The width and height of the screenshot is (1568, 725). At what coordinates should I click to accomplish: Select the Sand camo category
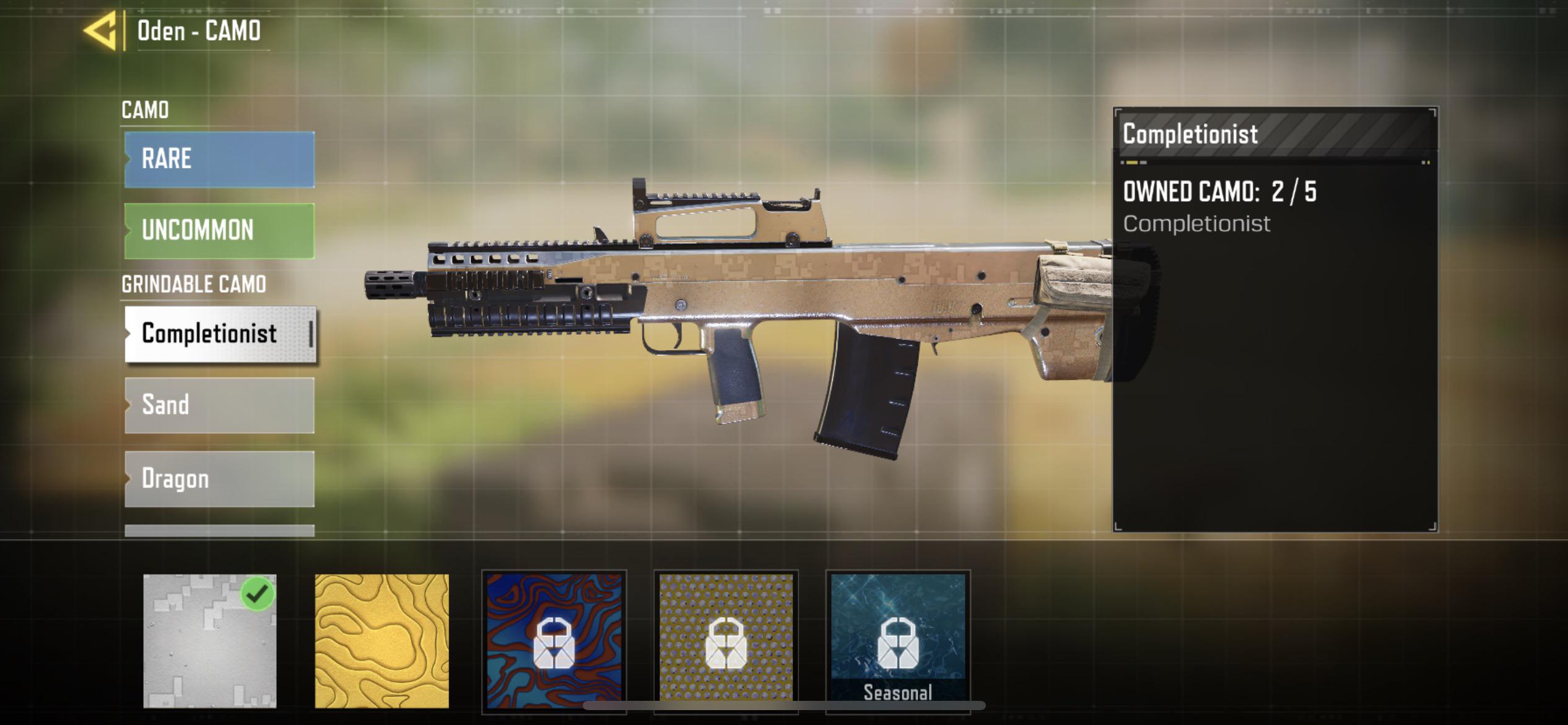point(218,406)
